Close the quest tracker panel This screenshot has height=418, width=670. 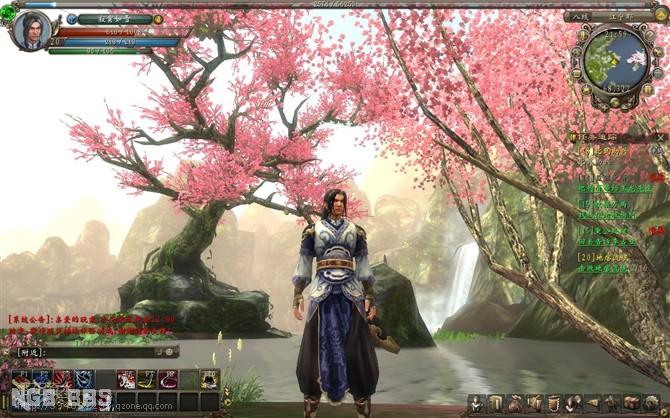(662, 136)
